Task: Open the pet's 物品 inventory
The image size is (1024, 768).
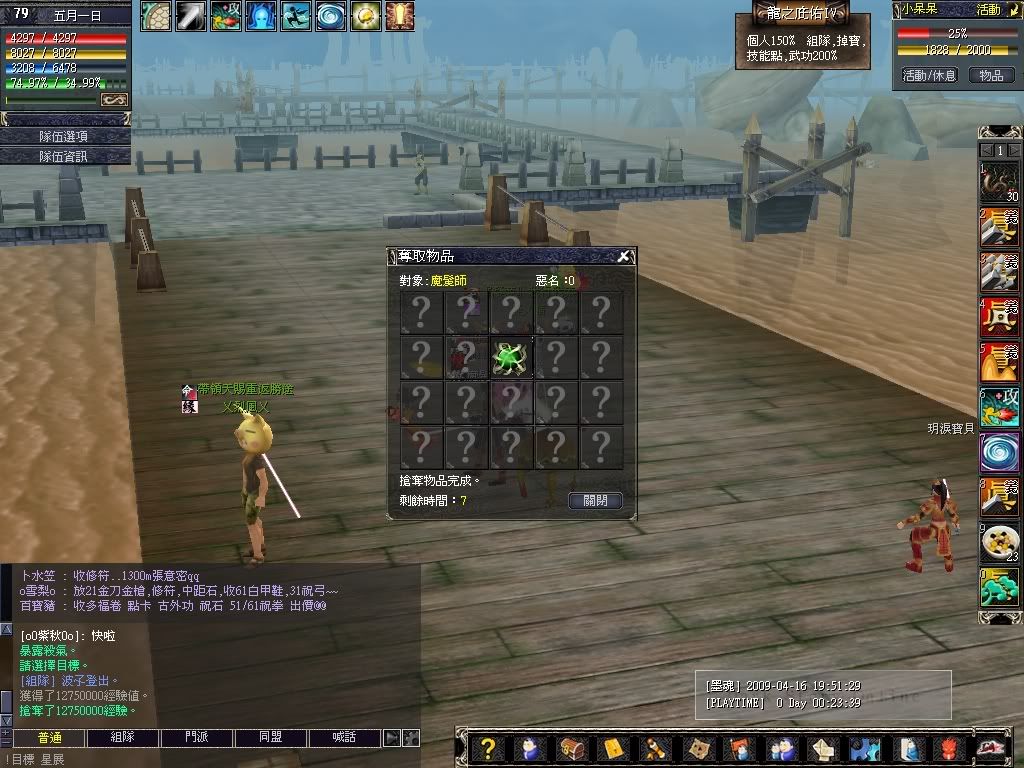Action: pyautogui.click(x=990, y=75)
